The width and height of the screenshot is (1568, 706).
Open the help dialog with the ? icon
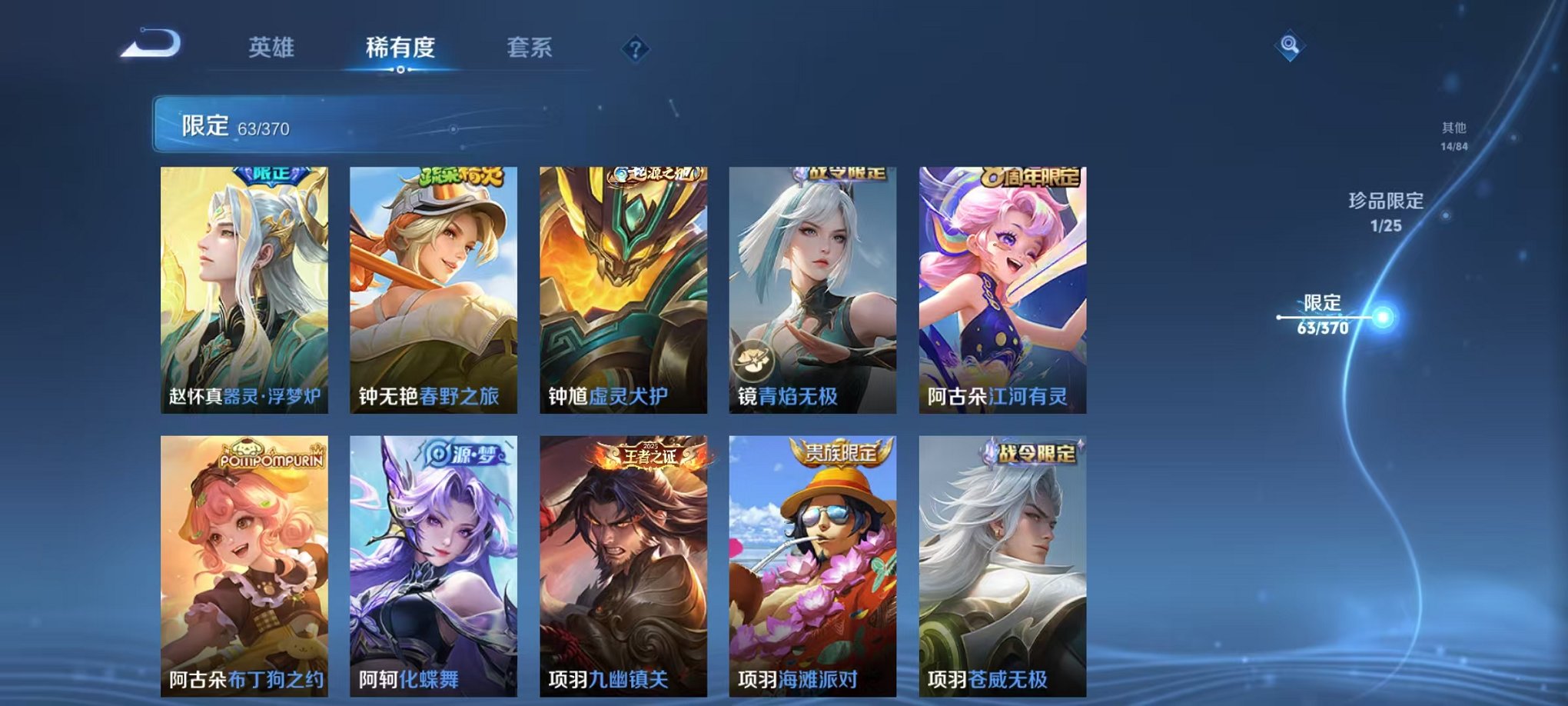[x=633, y=50]
